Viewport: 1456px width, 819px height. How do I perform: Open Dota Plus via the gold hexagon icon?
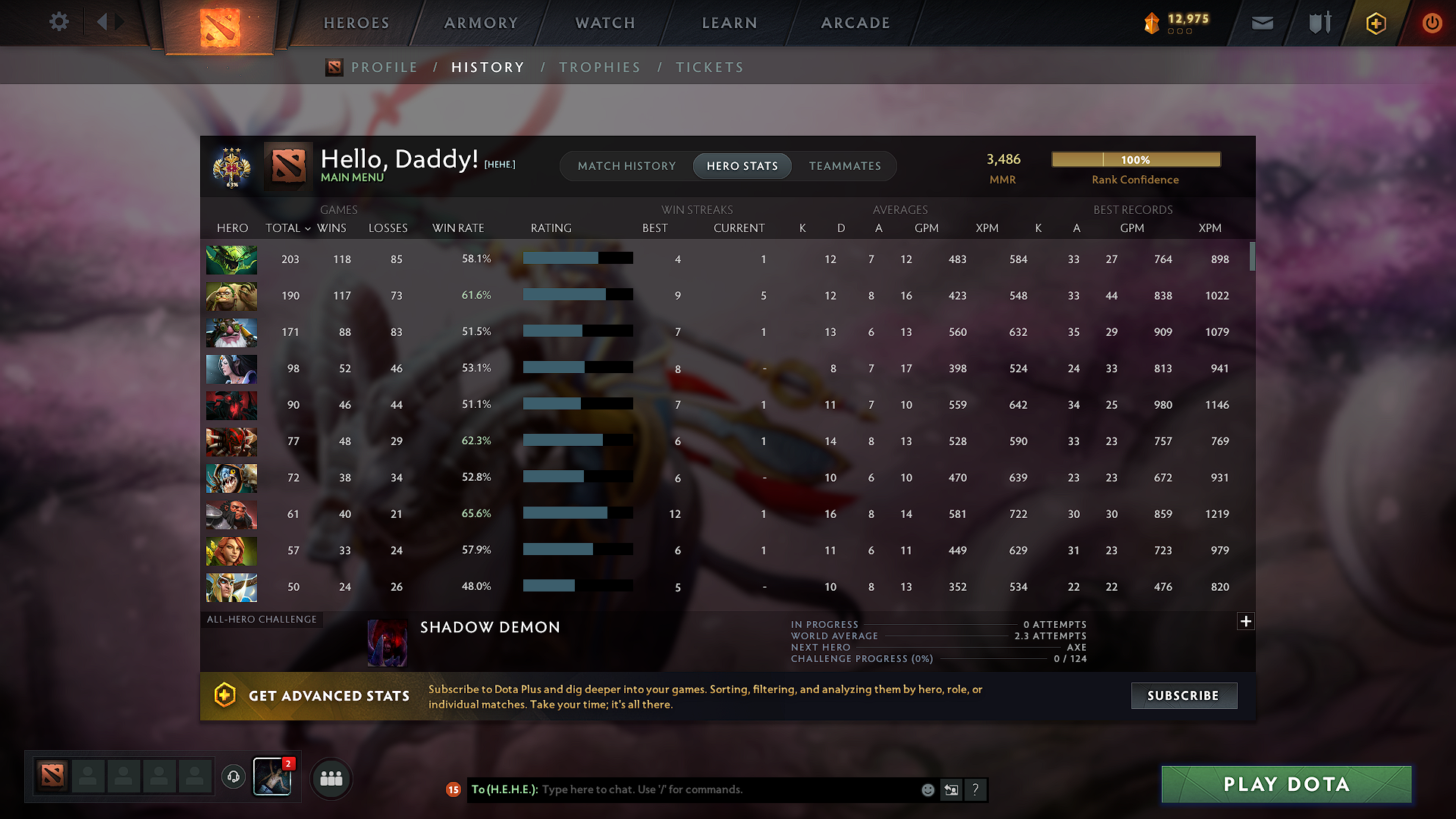[1378, 23]
